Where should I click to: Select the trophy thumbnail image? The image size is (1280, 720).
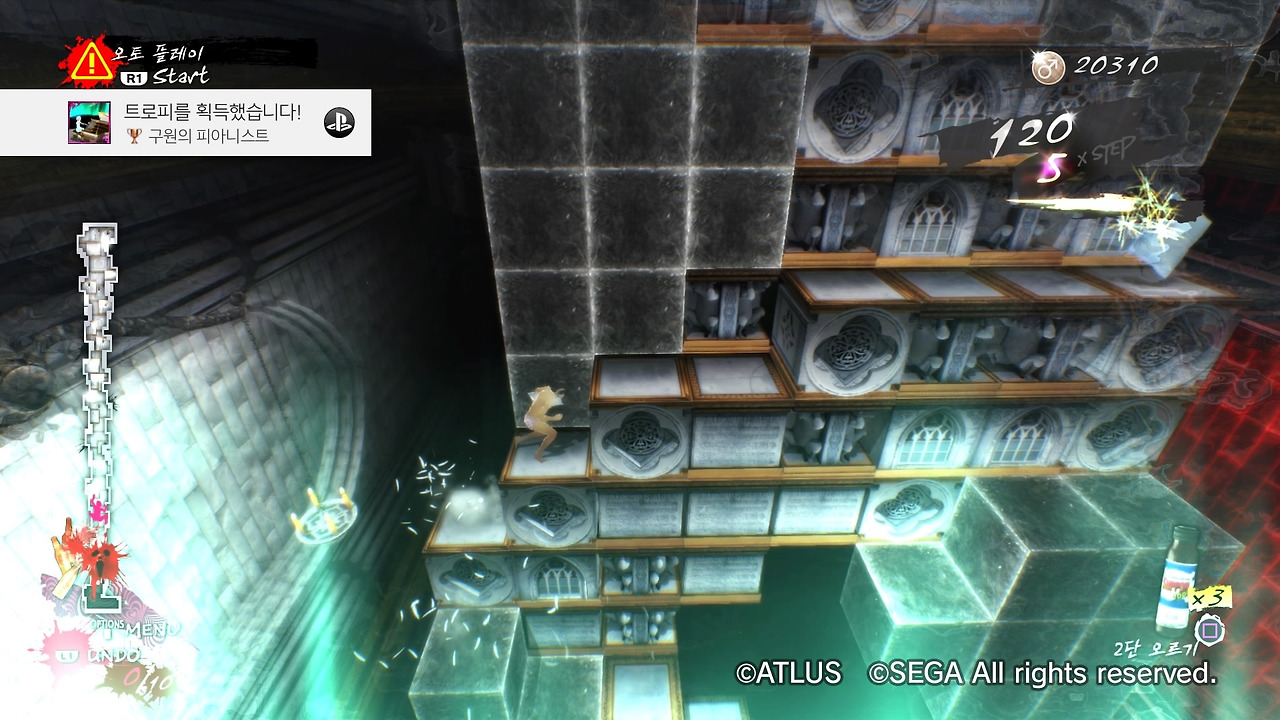pyautogui.click(x=89, y=122)
